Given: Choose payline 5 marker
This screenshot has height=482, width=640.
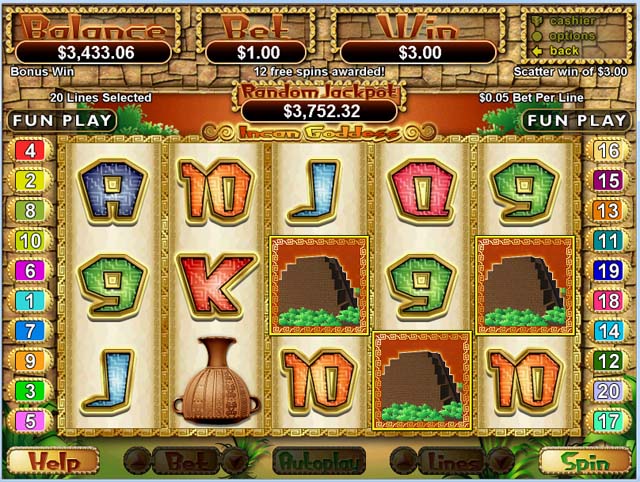Looking at the screenshot, I should click(x=28, y=421).
